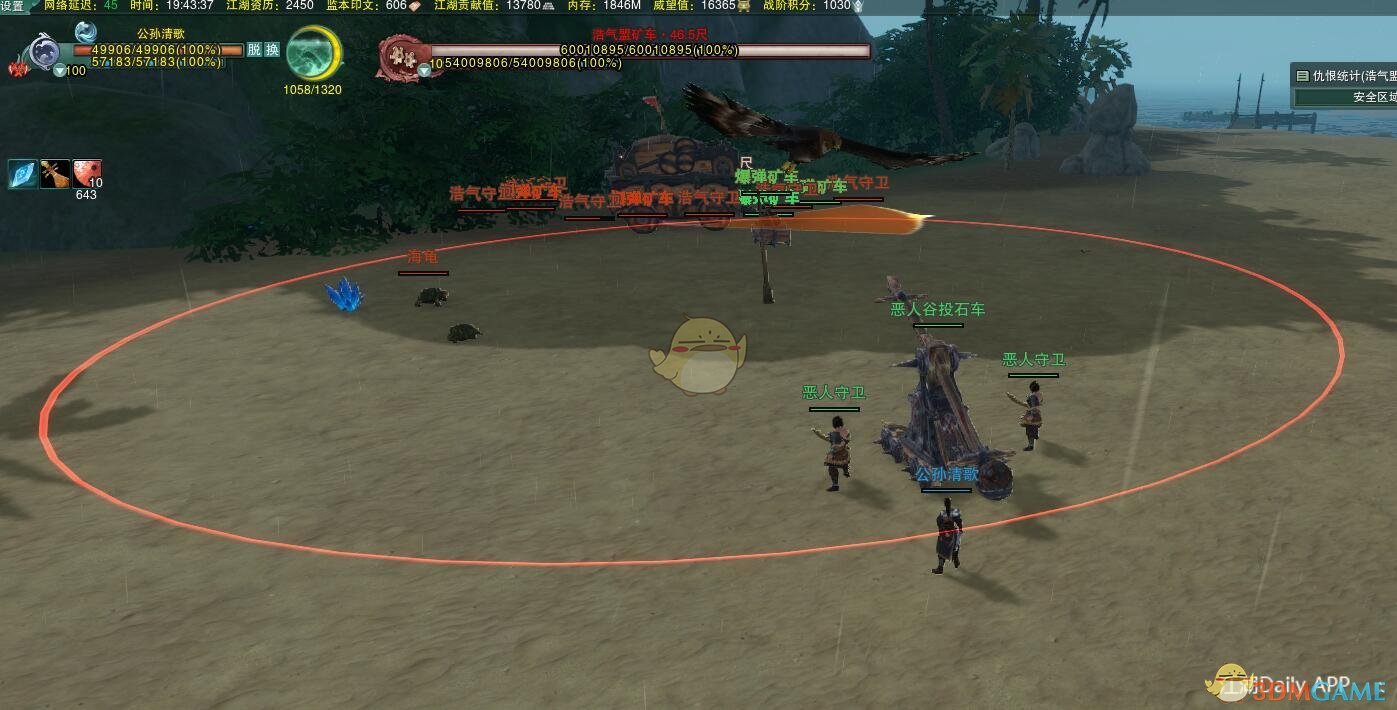Click the 脱 button beside player health
Viewport: 1397px width, 710px height.
click(254, 49)
